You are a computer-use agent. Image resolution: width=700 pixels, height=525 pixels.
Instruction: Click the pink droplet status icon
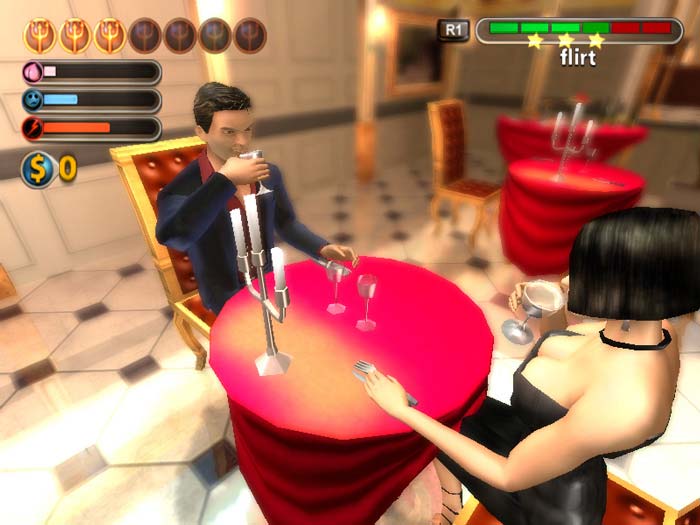(x=33, y=72)
